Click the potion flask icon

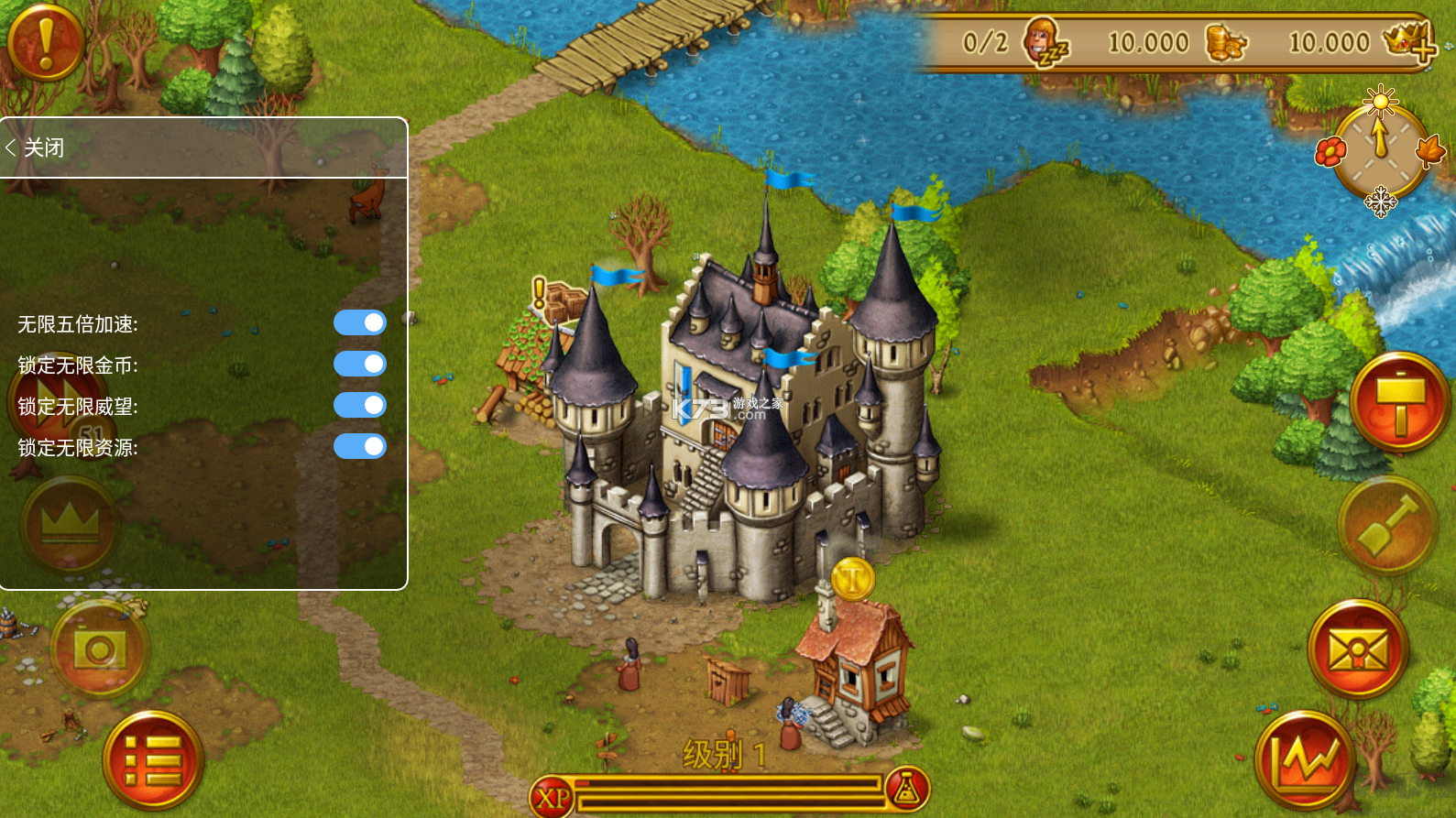(x=907, y=790)
